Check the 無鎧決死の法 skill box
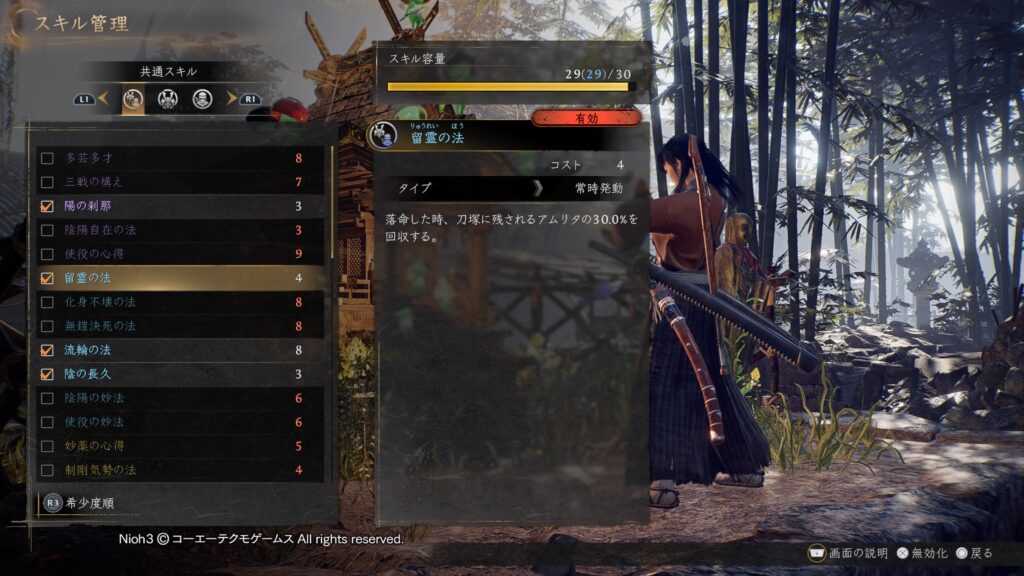The height and width of the screenshot is (576, 1024). point(47,326)
